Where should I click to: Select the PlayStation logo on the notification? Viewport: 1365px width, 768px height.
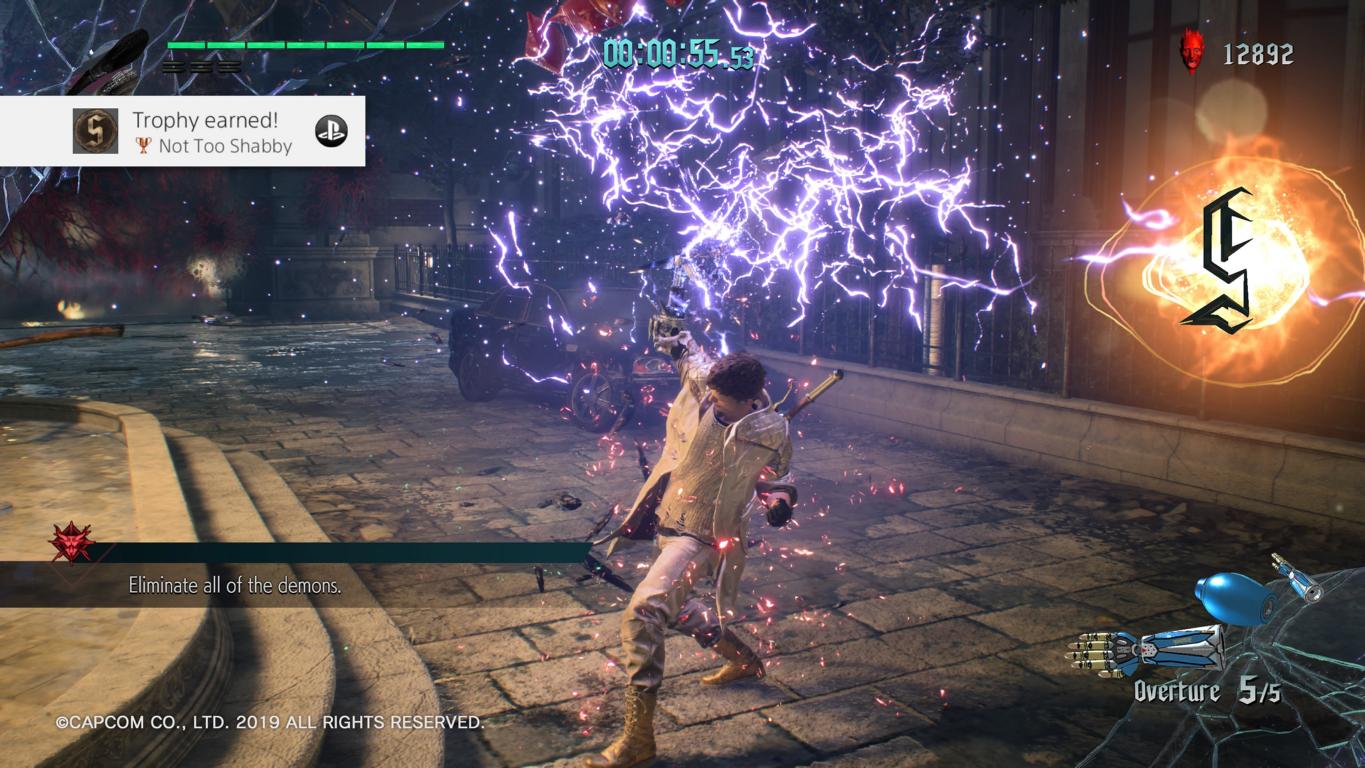click(x=331, y=131)
